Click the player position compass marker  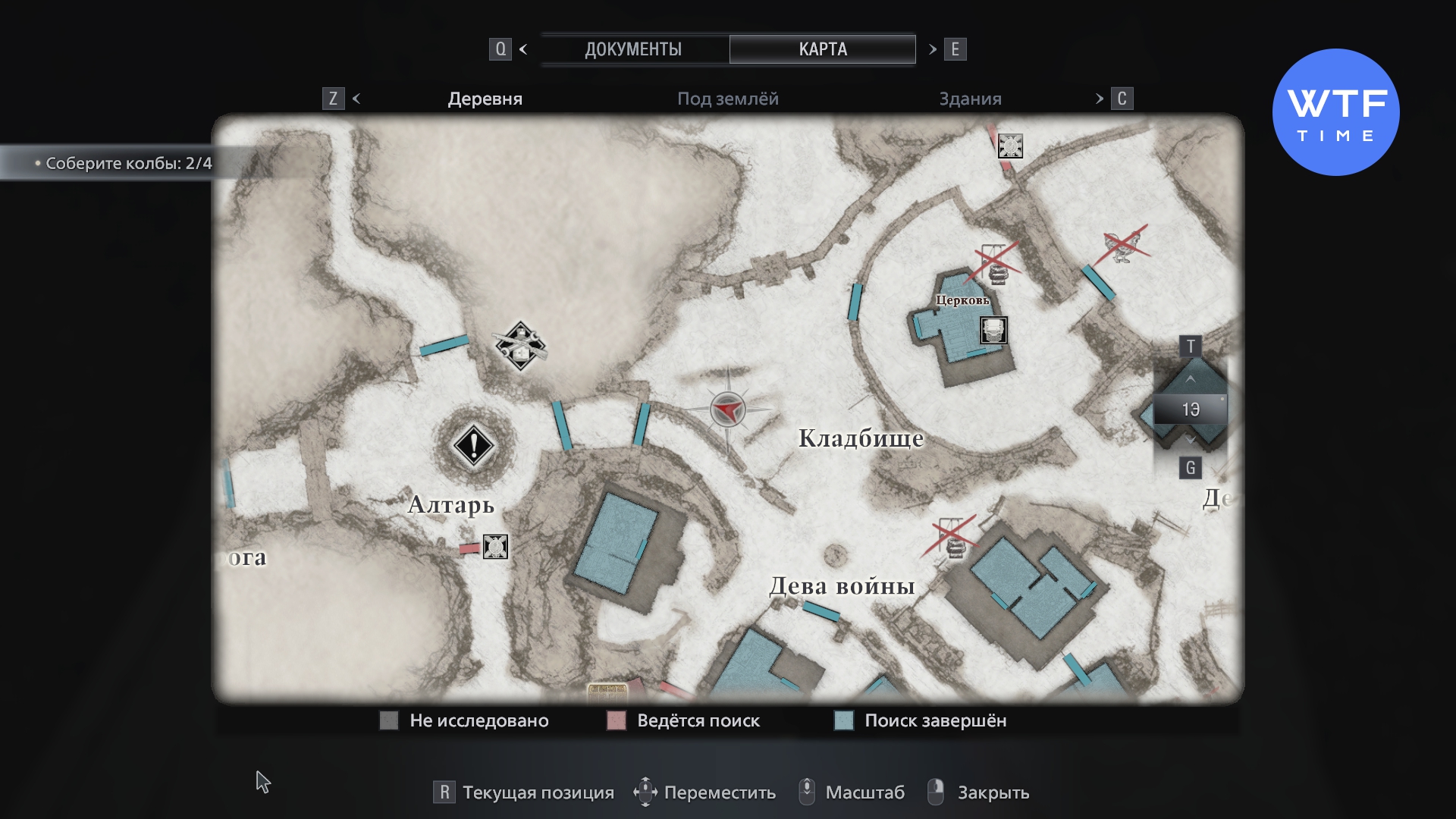(728, 410)
